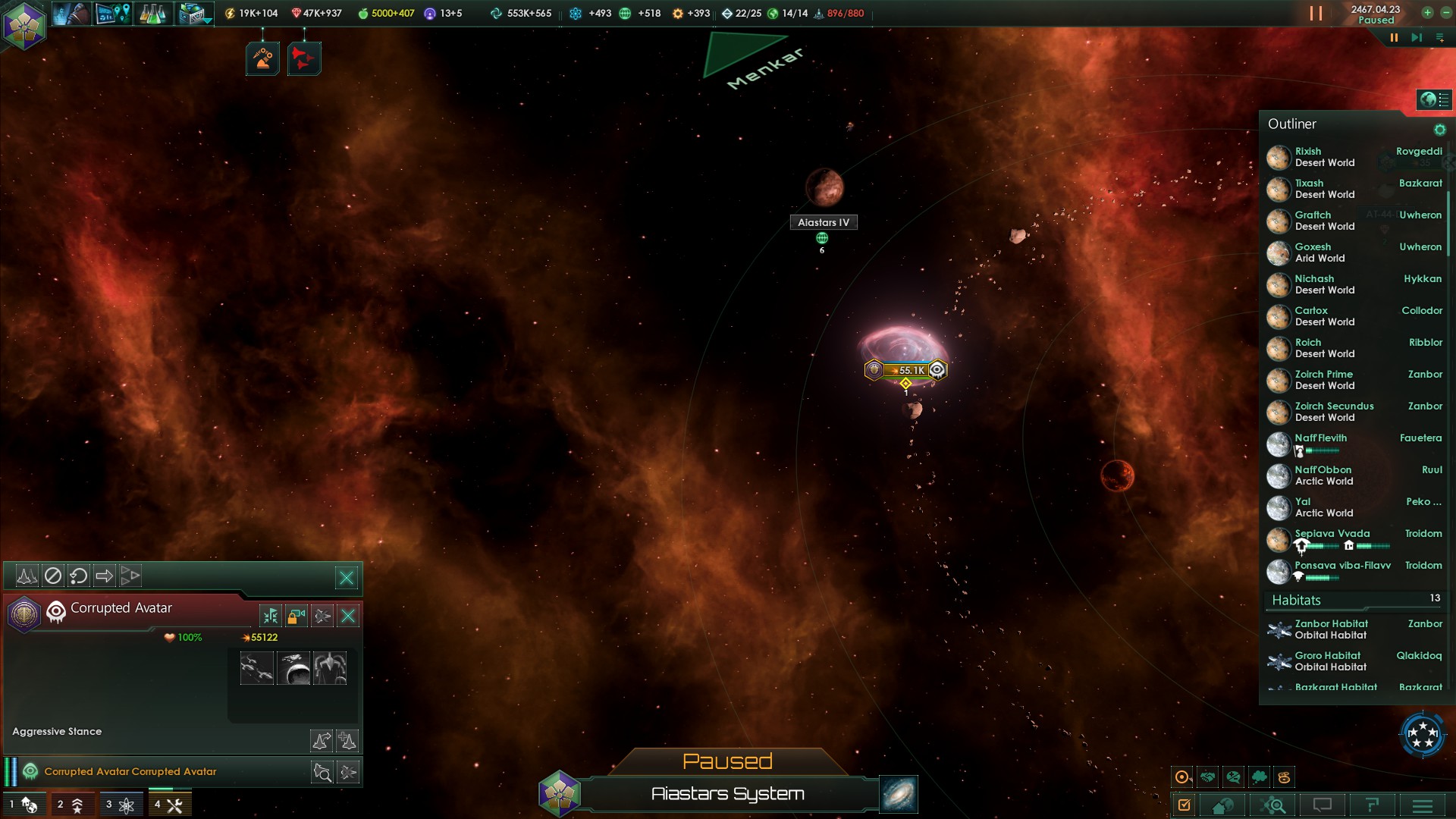The height and width of the screenshot is (819, 1456).
Task: Toggle the handshake diplomacy map mode
Action: (x=1208, y=777)
